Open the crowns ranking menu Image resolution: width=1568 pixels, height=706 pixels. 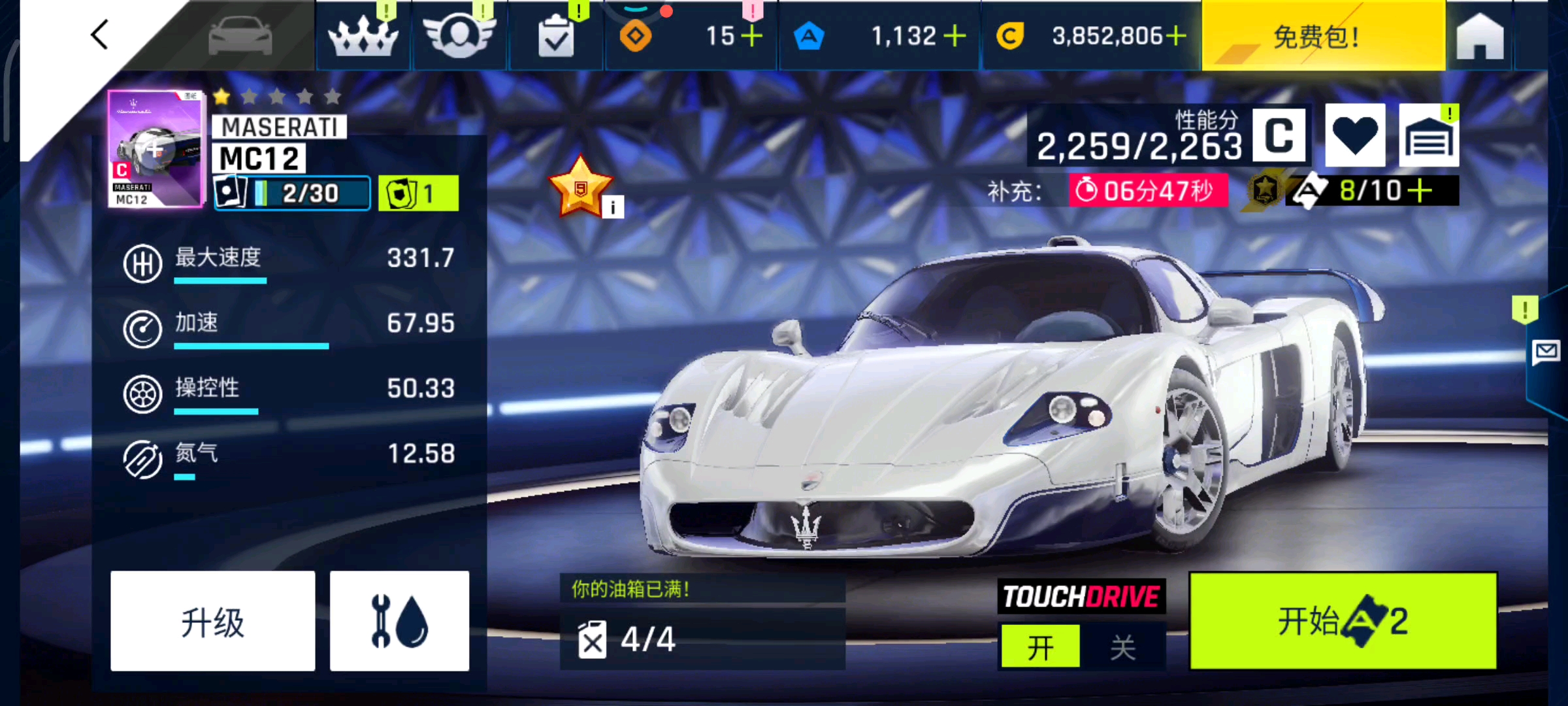coord(363,37)
